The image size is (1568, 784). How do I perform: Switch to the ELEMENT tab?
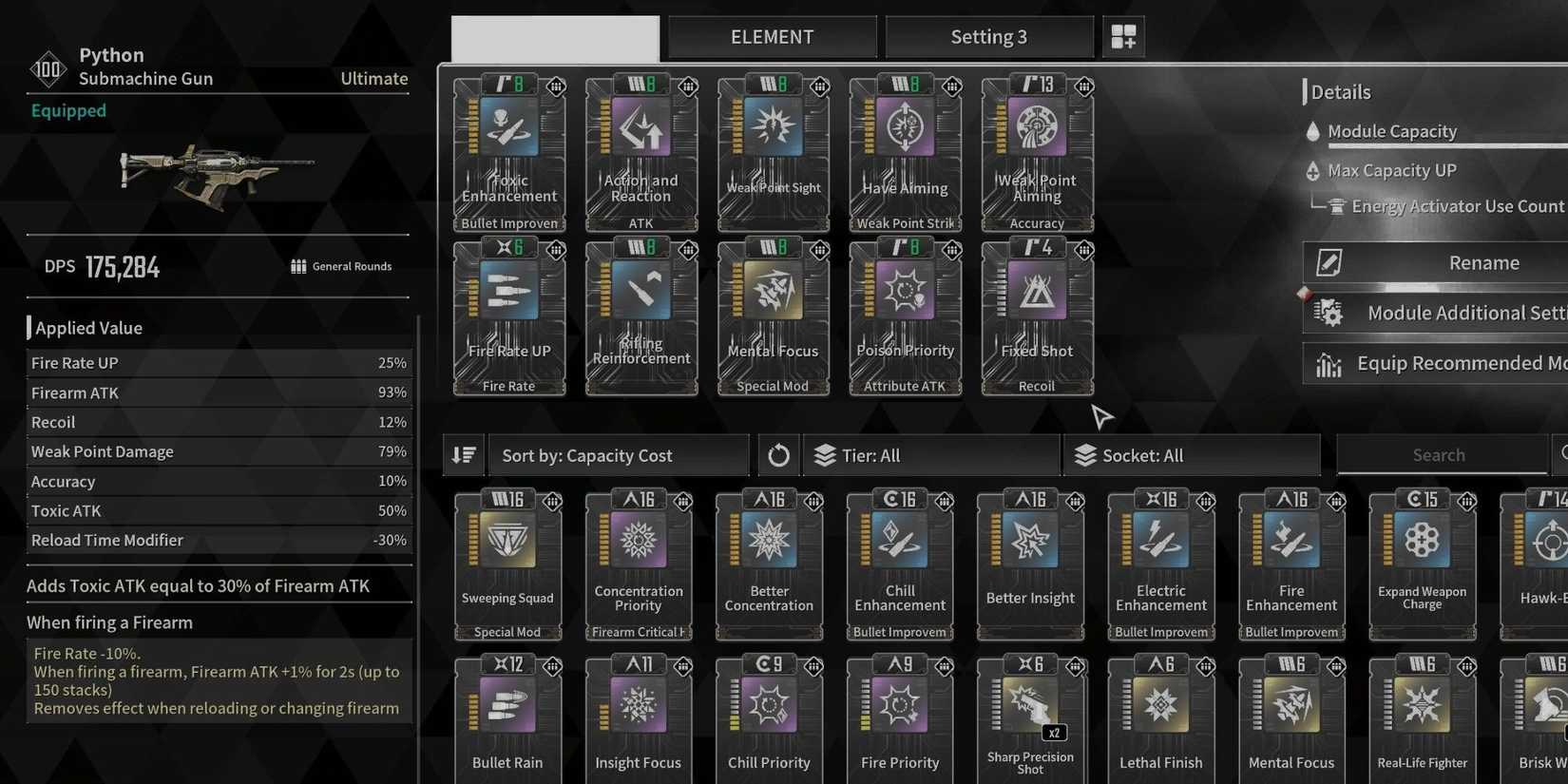[x=772, y=36]
